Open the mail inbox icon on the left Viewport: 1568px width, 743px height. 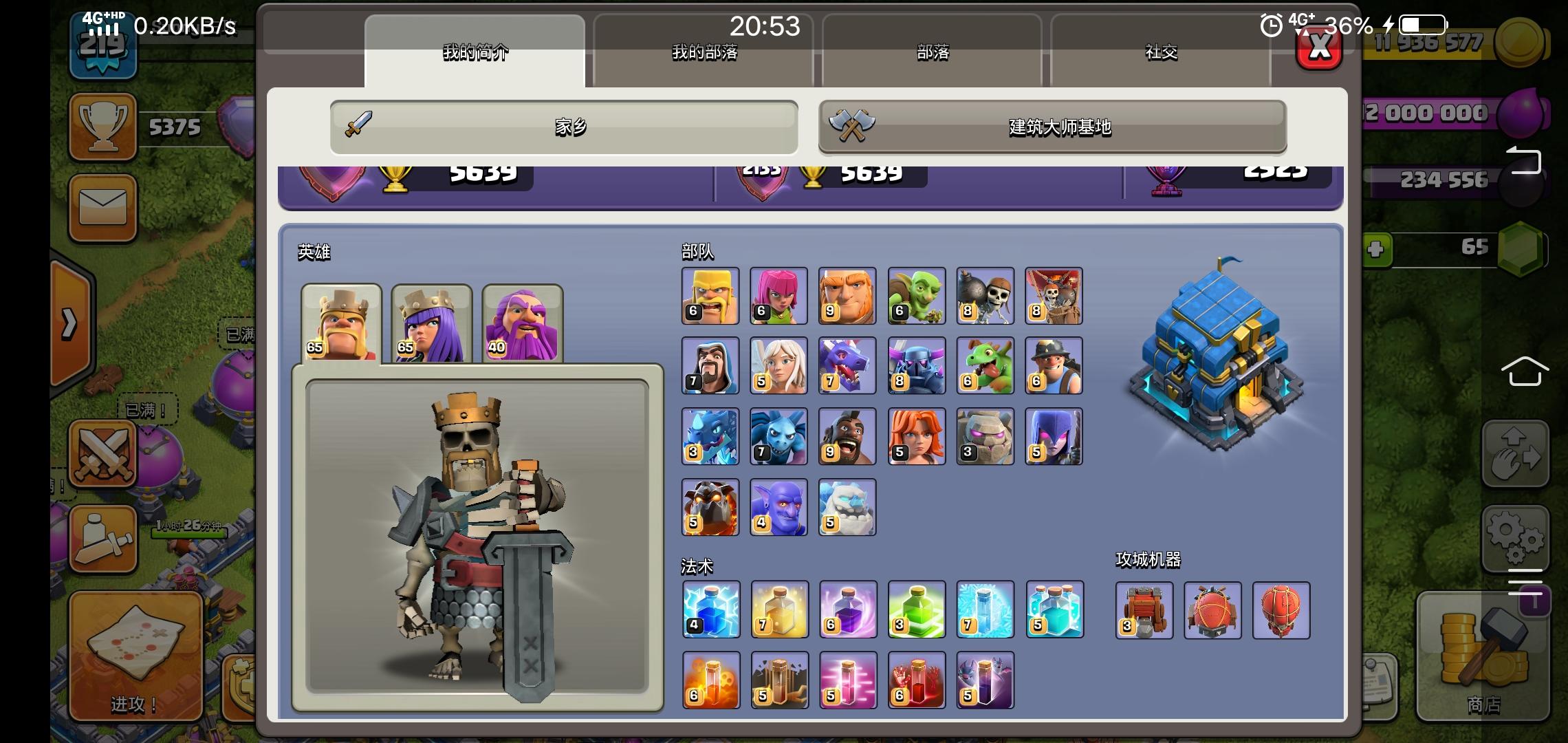(x=103, y=208)
